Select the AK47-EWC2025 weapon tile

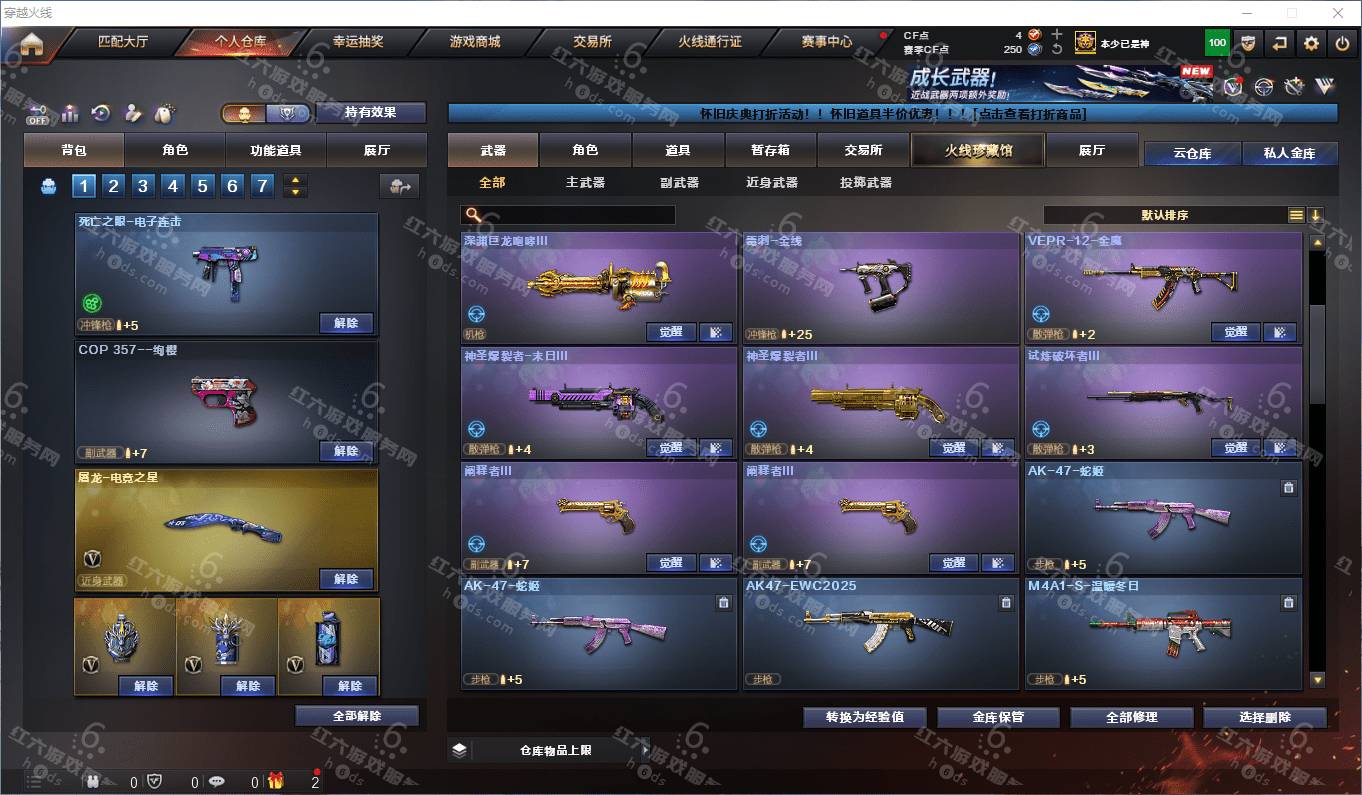(880, 632)
